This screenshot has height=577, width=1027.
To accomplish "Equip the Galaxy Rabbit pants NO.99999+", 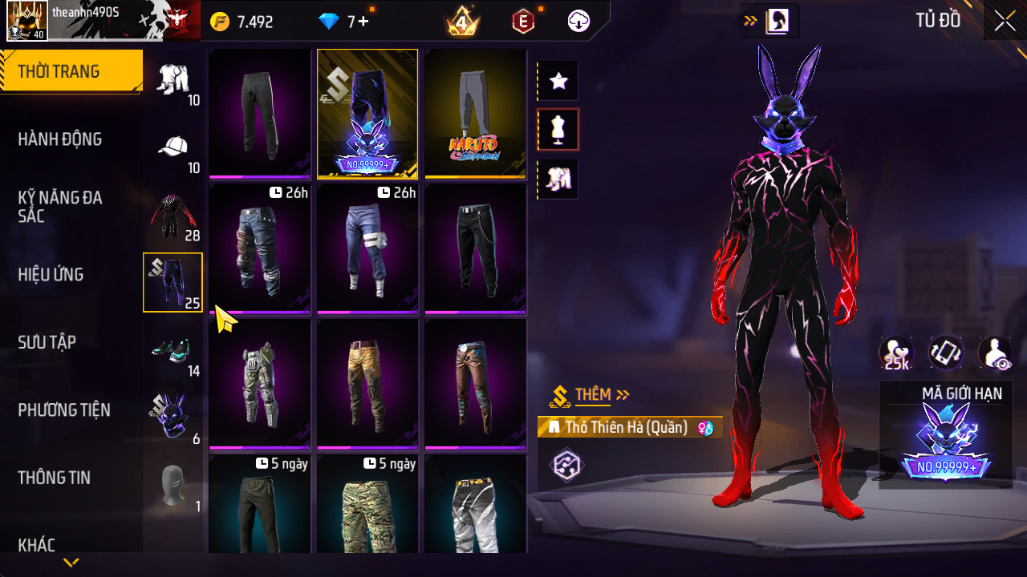I will [367, 113].
